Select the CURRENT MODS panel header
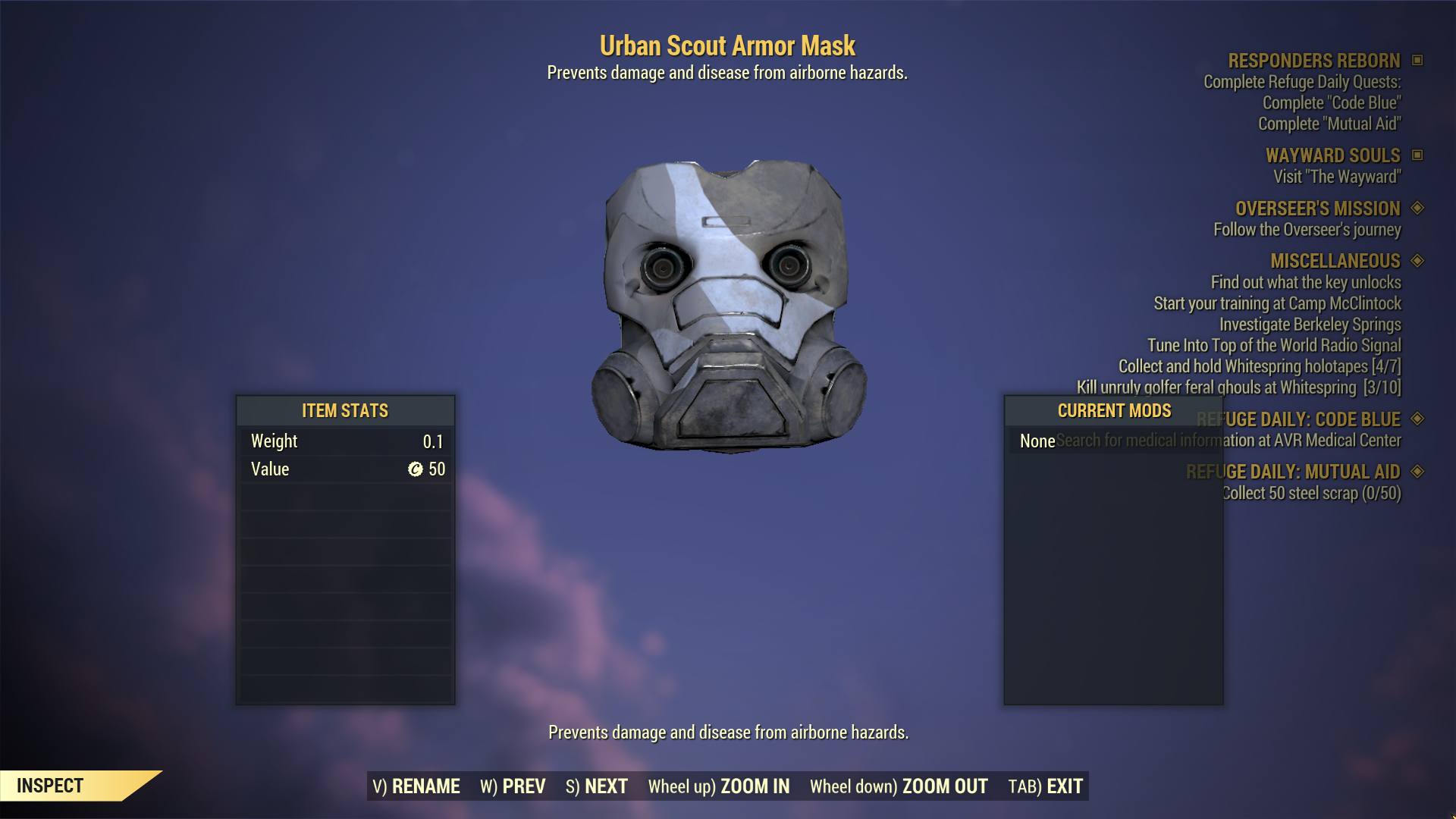This screenshot has height=819, width=1456. (x=1113, y=410)
